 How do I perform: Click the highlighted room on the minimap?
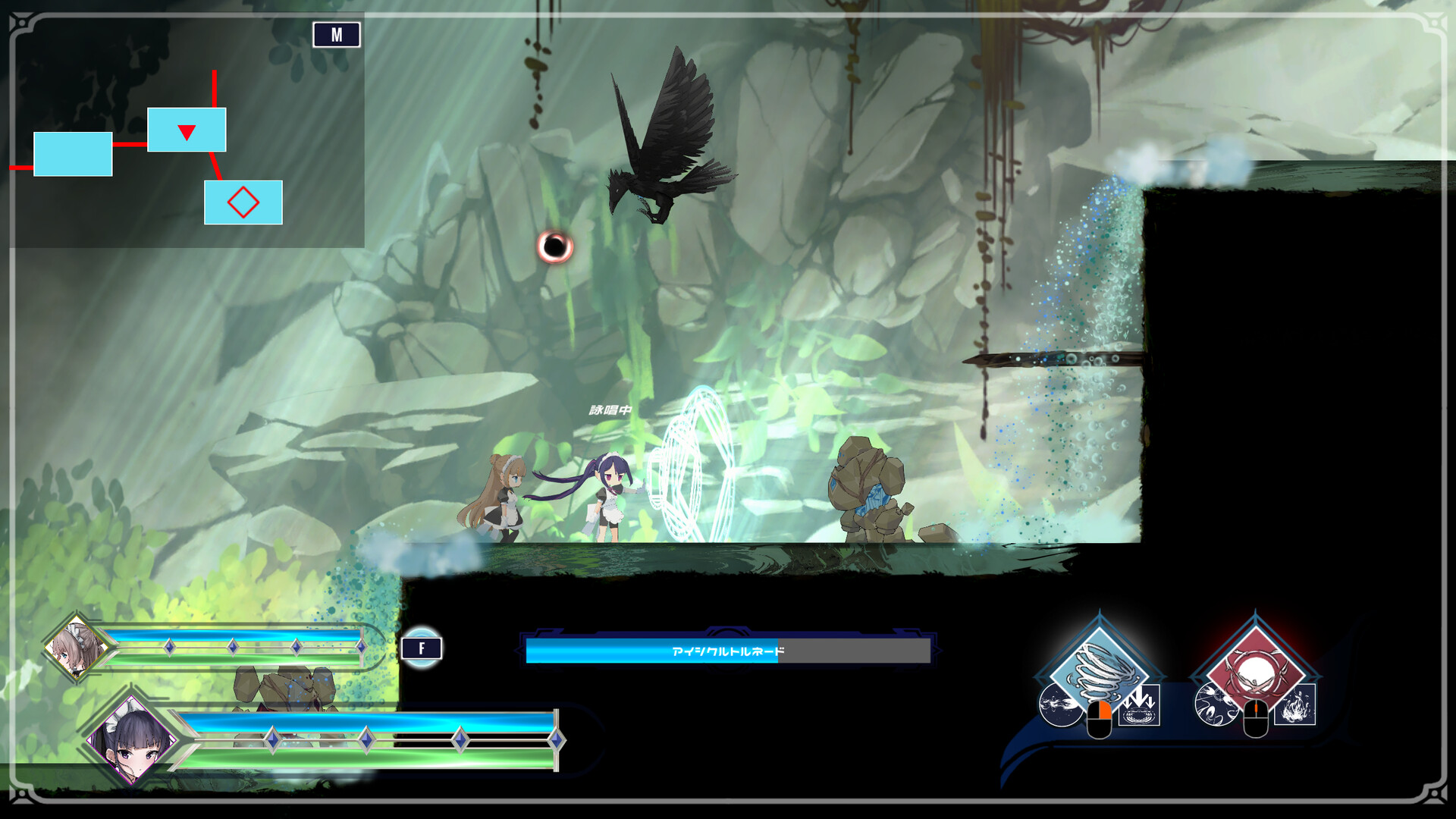[186, 130]
